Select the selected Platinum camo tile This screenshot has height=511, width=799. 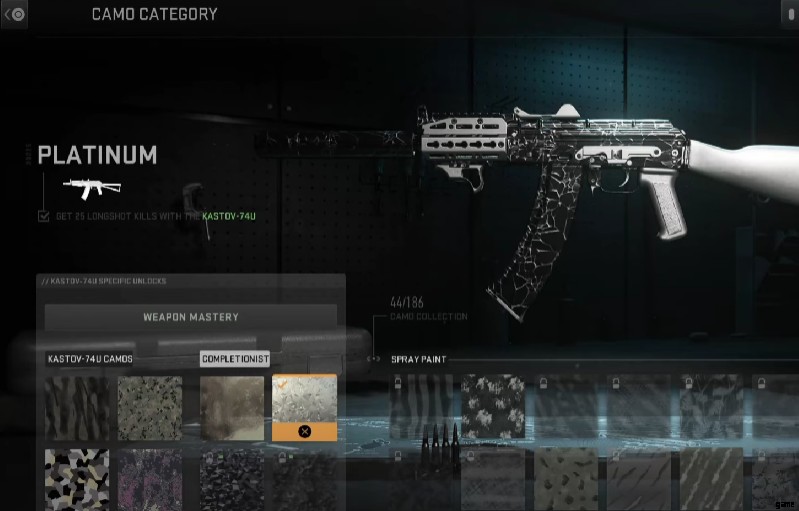coord(304,398)
